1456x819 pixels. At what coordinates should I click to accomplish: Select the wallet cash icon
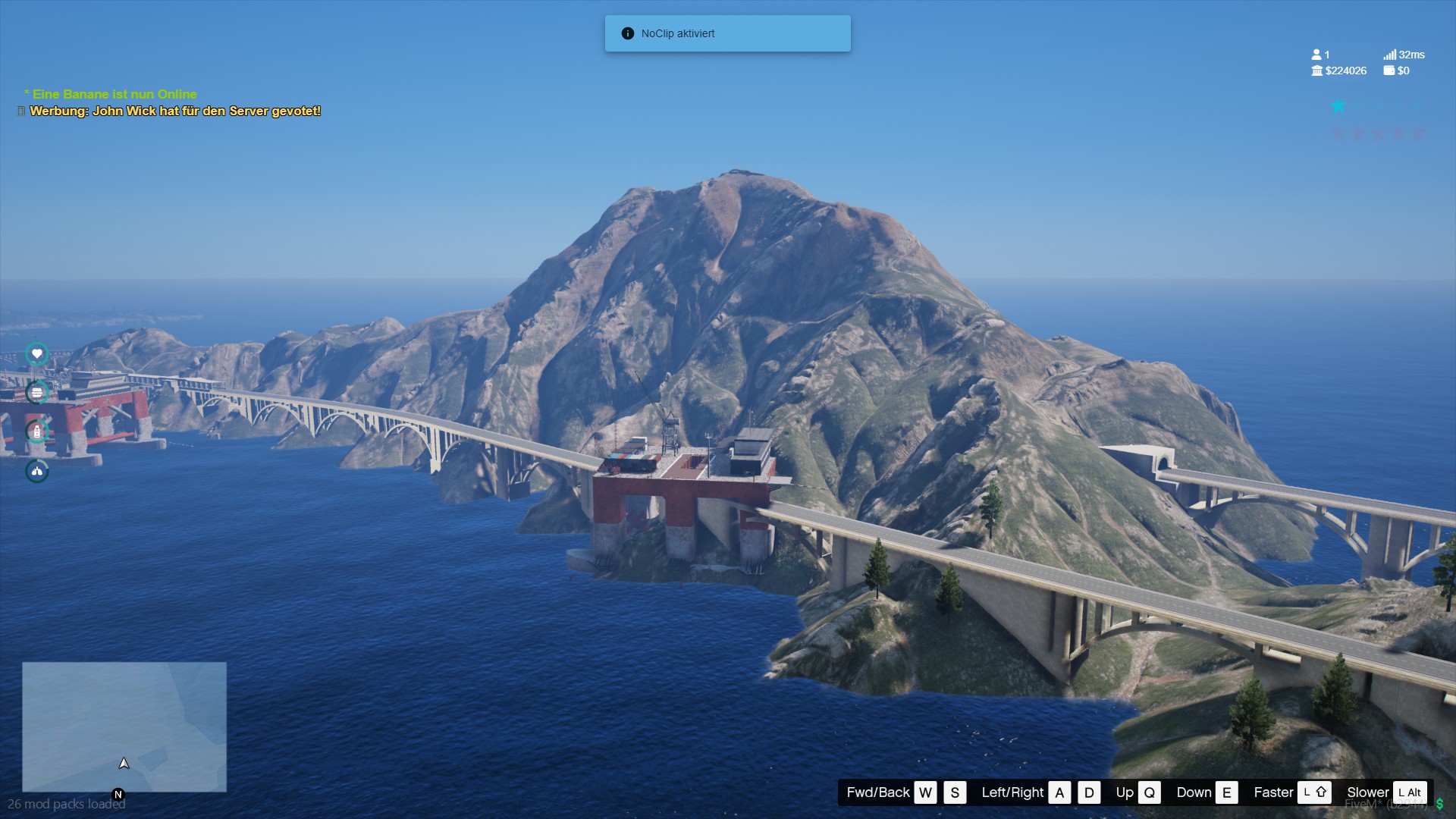coord(1389,71)
